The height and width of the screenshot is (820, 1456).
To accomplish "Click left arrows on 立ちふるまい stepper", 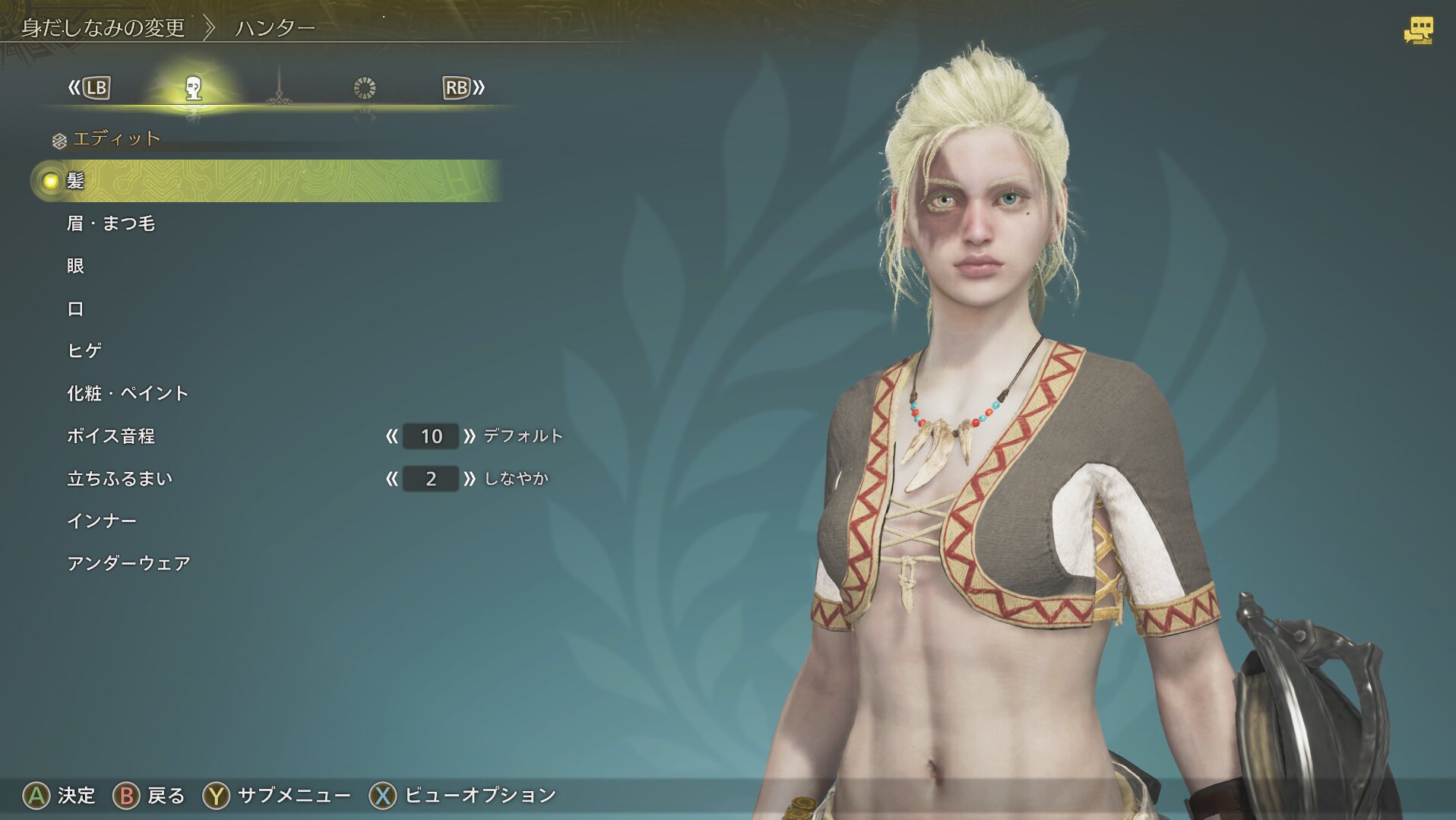I will coord(391,479).
